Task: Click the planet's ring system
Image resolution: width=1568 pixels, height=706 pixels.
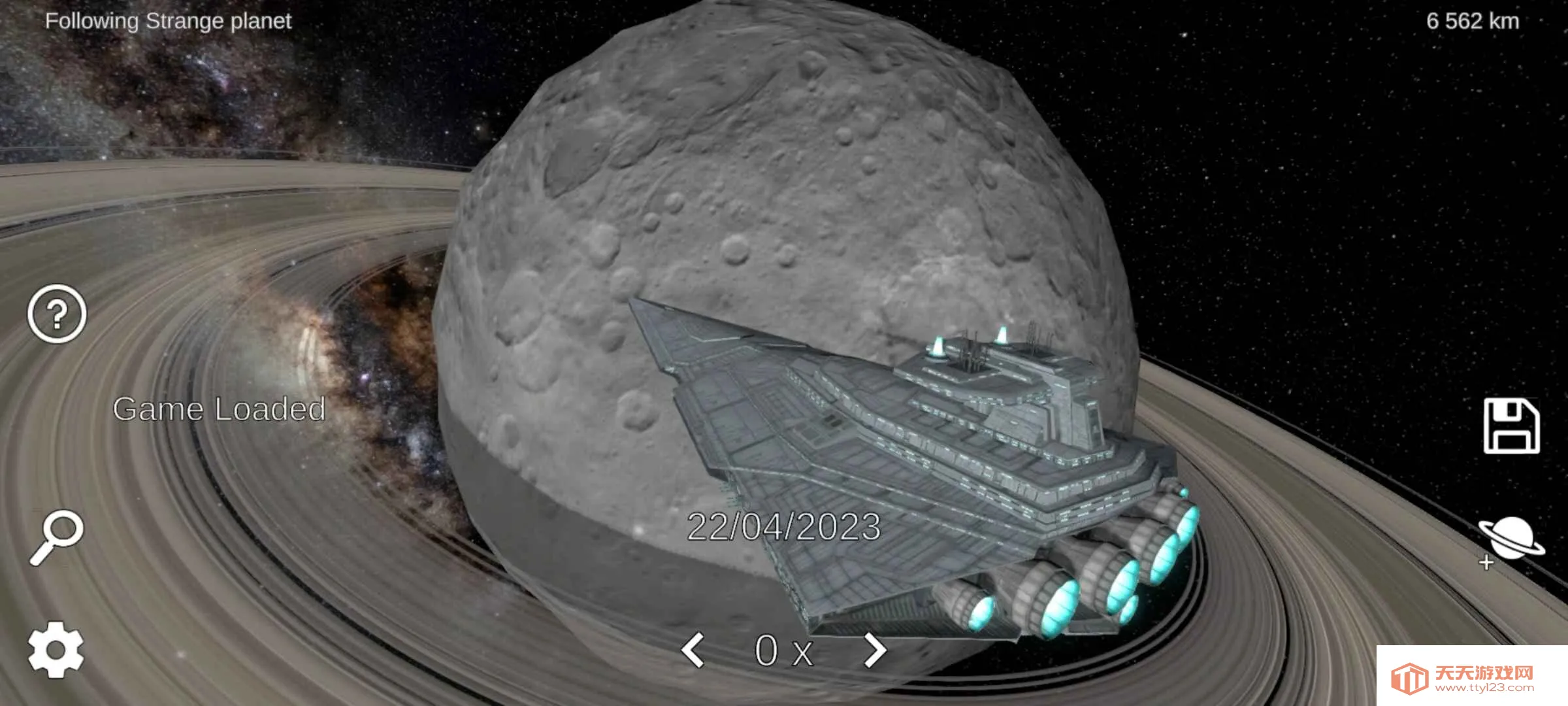Action: click(261, 196)
